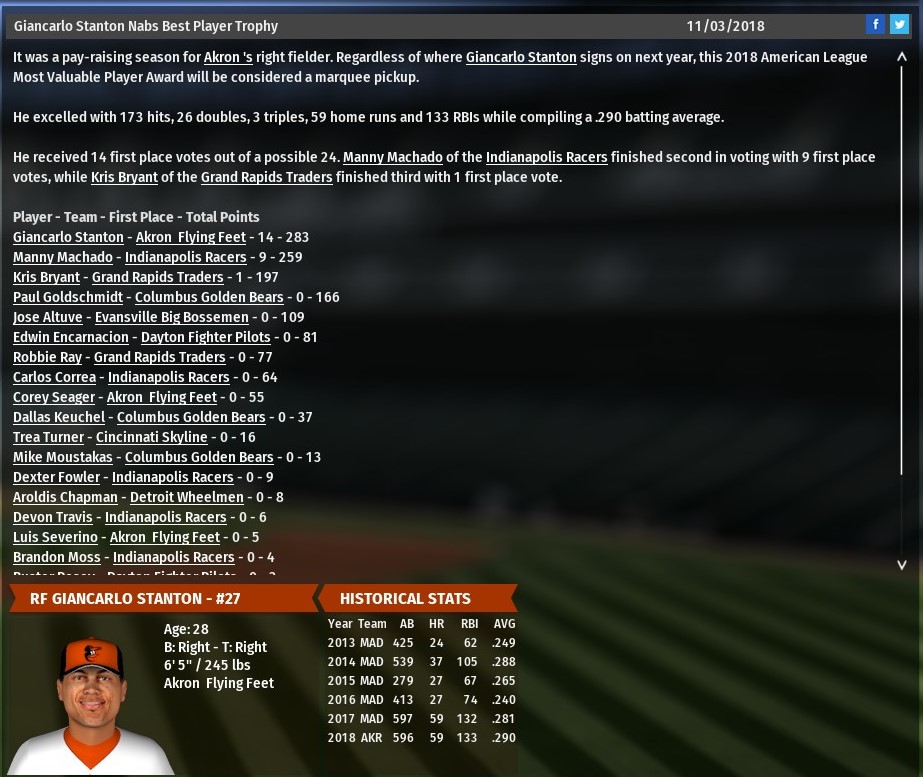
Task: Open Robbie Ray's player profile
Action: click(x=48, y=357)
